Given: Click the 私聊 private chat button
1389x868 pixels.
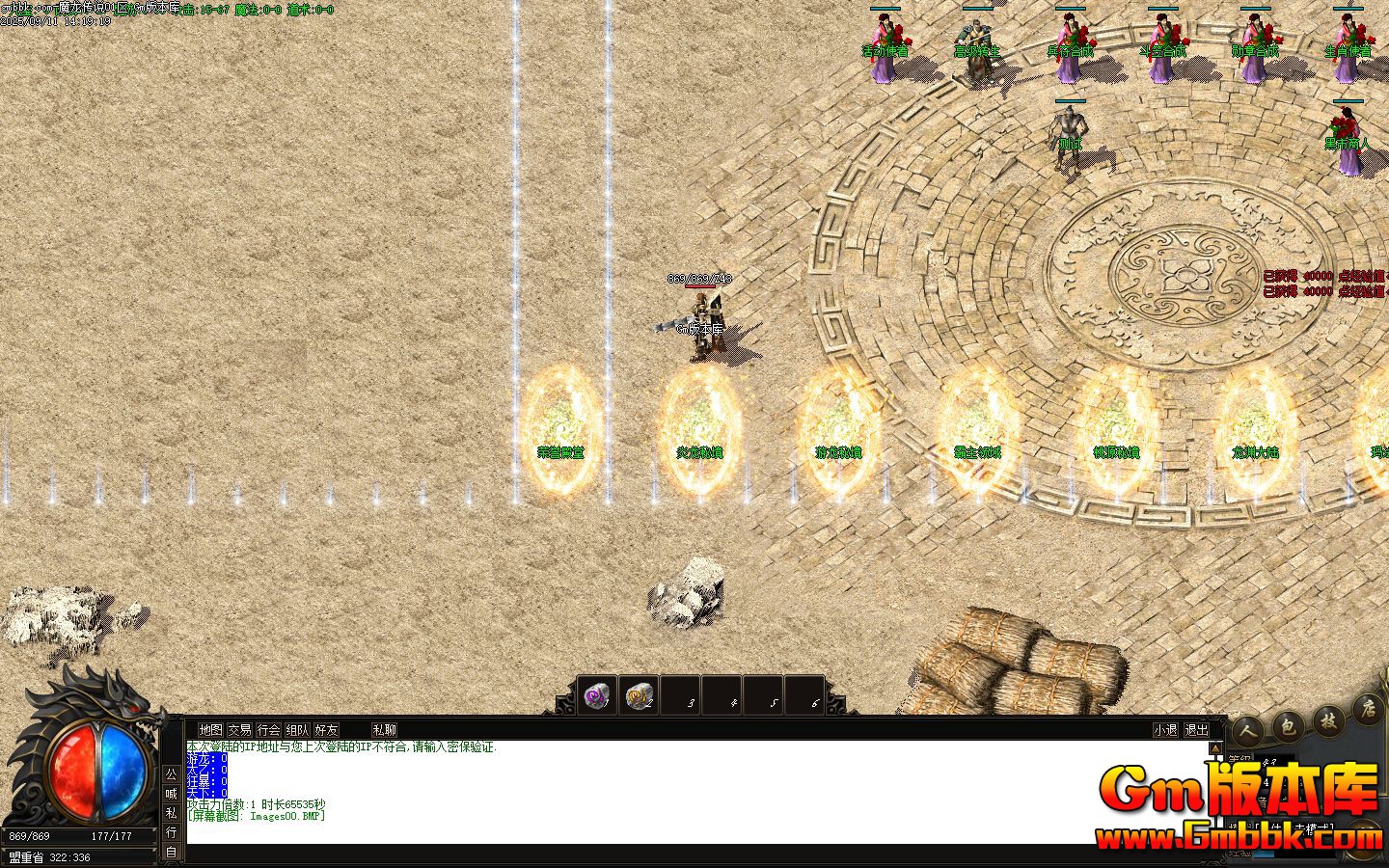Looking at the screenshot, I should pyautogui.click(x=385, y=730).
